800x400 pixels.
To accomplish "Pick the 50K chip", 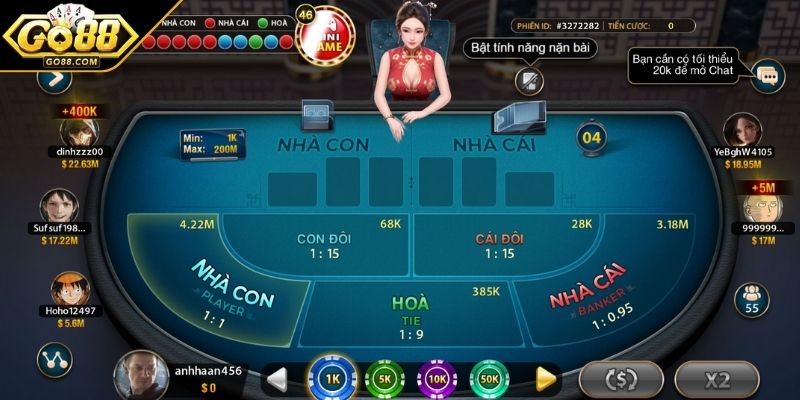I will coord(490,378).
